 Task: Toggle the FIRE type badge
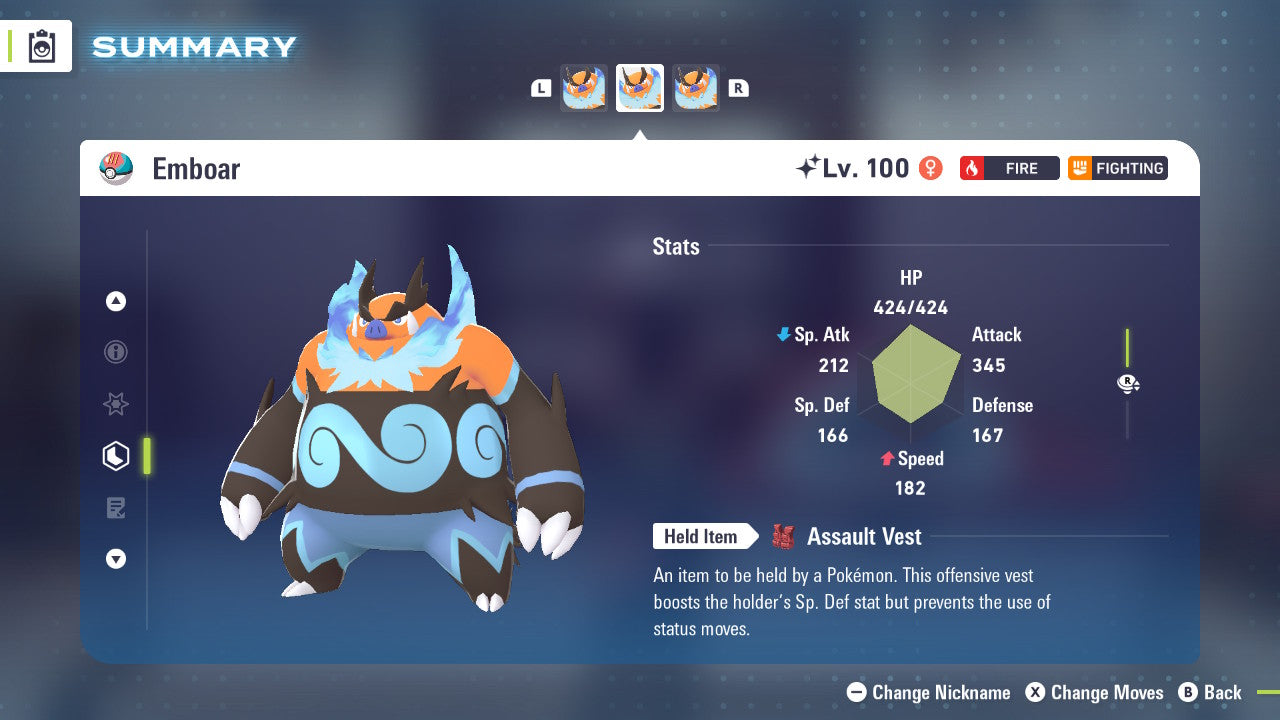click(x=1008, y=168)
